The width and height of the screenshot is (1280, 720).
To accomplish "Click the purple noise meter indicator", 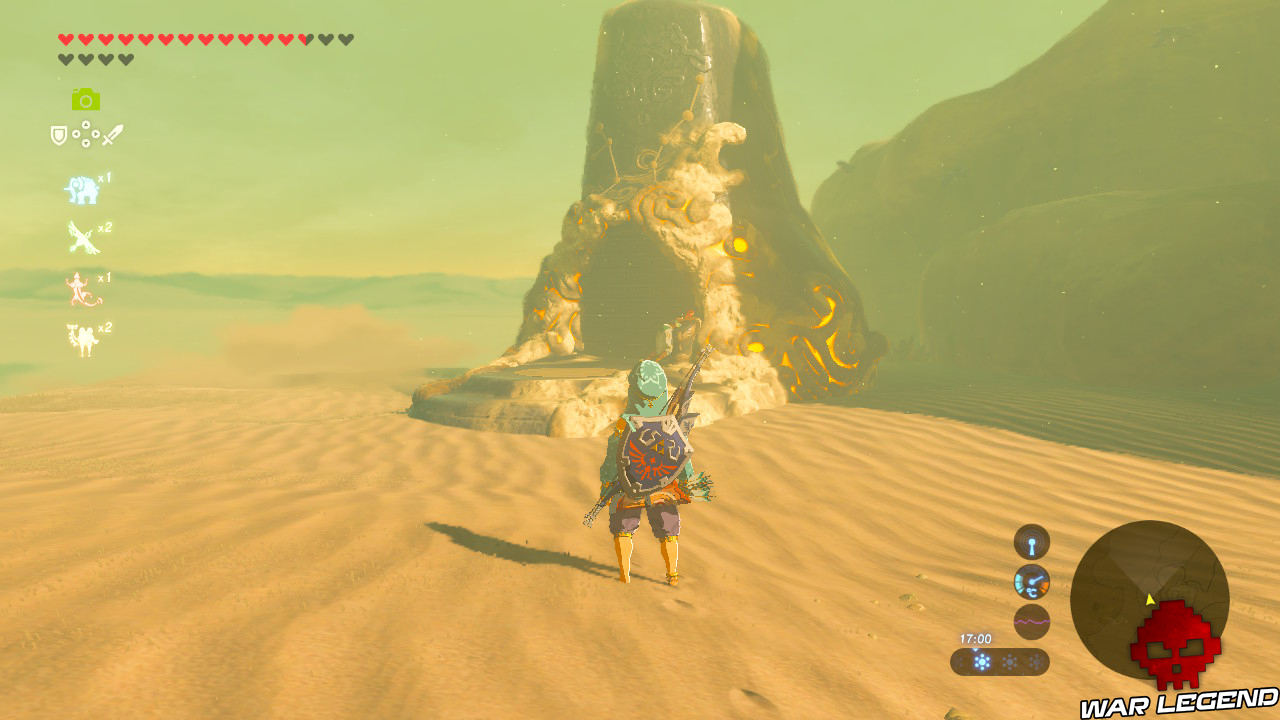I will point(1032,621).
